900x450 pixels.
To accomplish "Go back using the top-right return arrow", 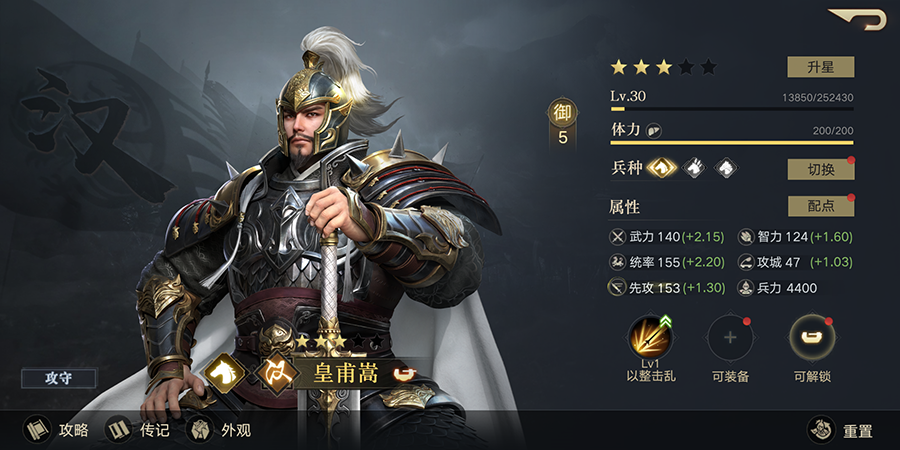I will (858, 19).
